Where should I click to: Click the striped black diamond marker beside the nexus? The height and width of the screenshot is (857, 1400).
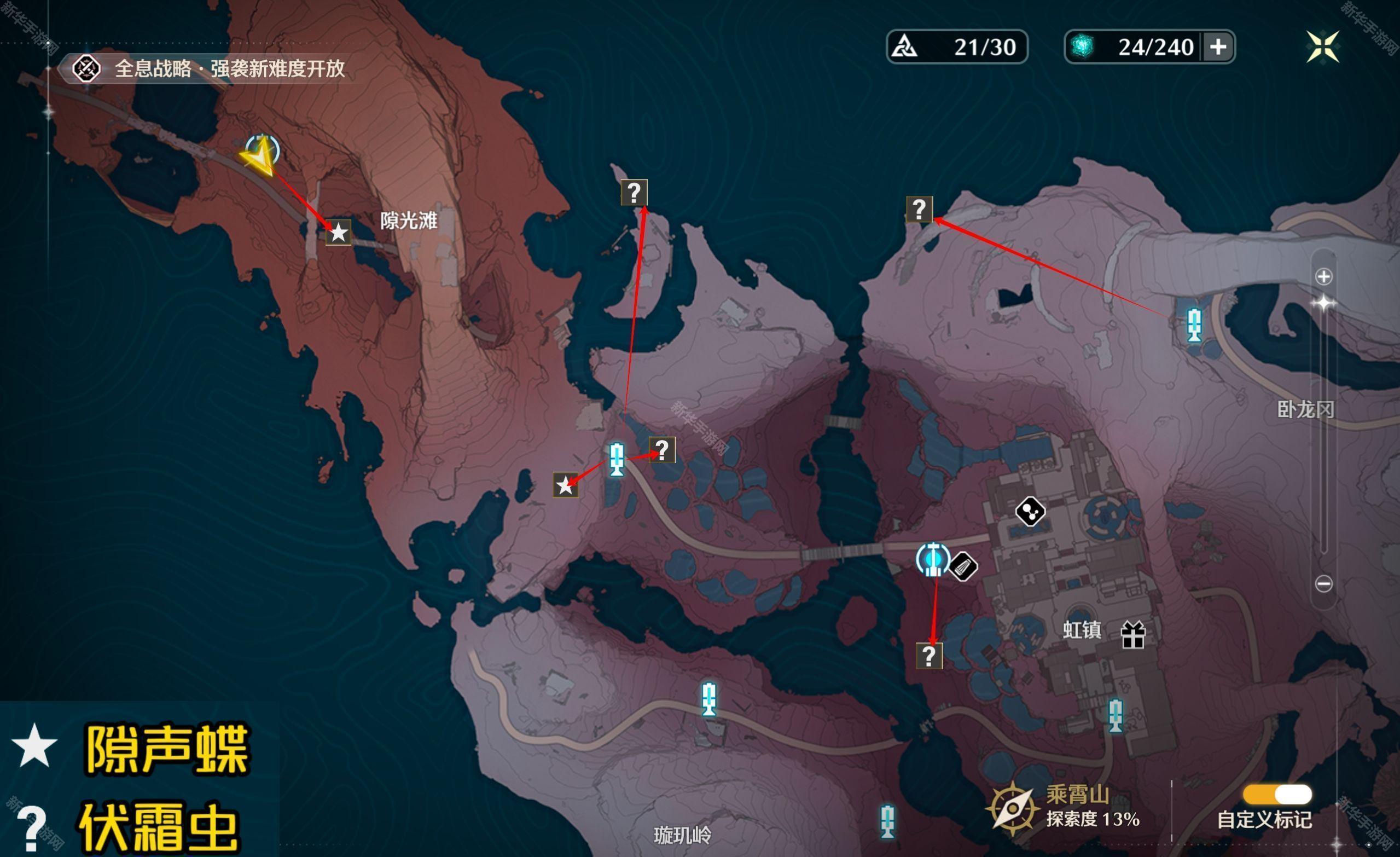[963, 566]
